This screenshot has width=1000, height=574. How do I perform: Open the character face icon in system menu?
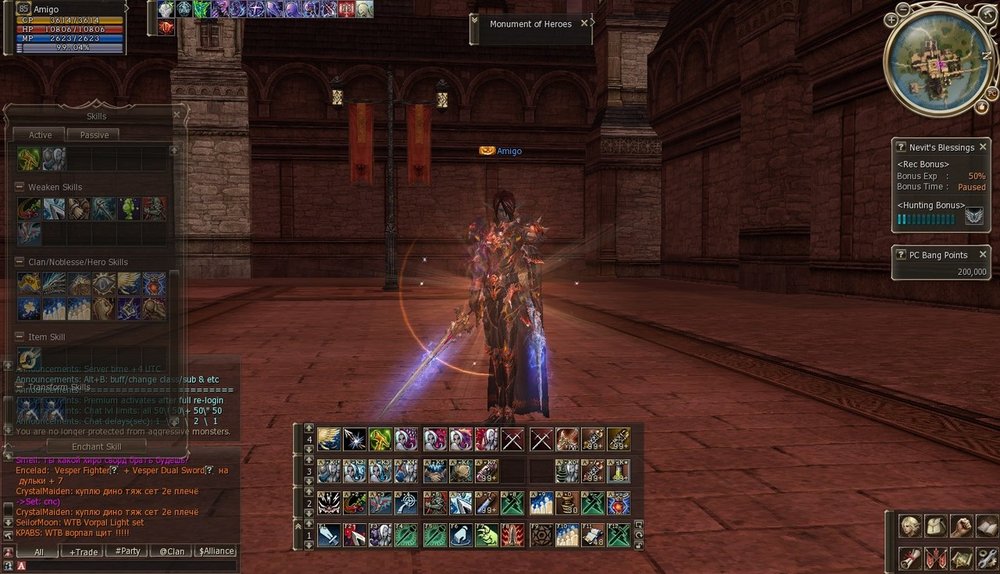(x=909, y=526)
